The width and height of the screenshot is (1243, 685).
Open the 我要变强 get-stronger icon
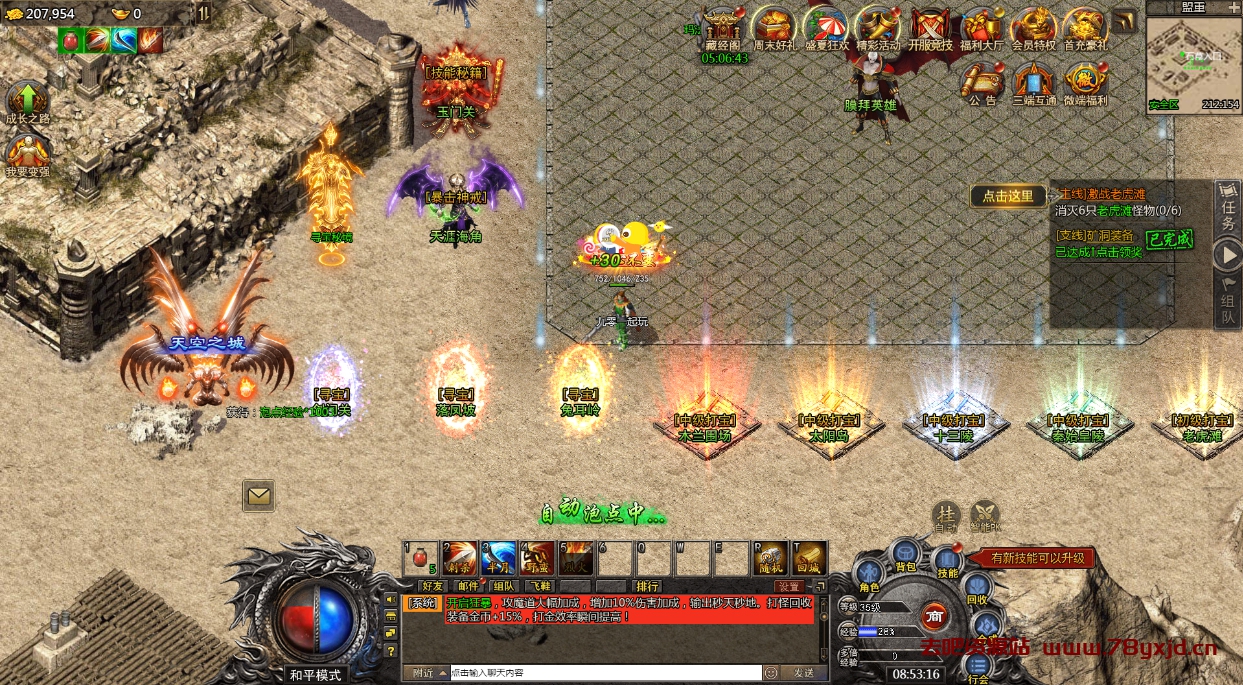[27, 154]
